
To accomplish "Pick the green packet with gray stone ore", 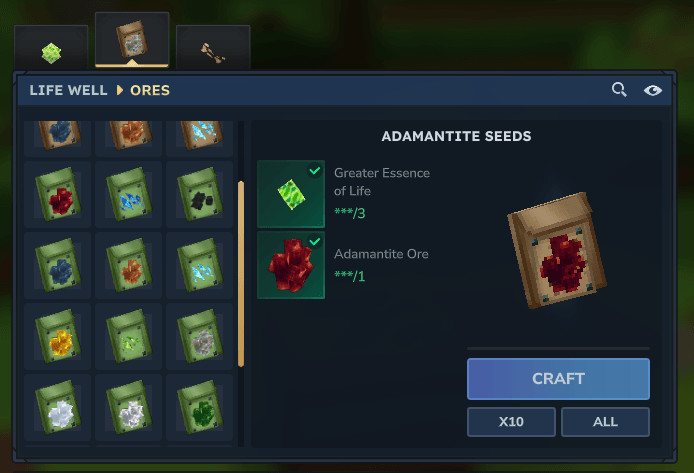I will (x=200, y=337).
